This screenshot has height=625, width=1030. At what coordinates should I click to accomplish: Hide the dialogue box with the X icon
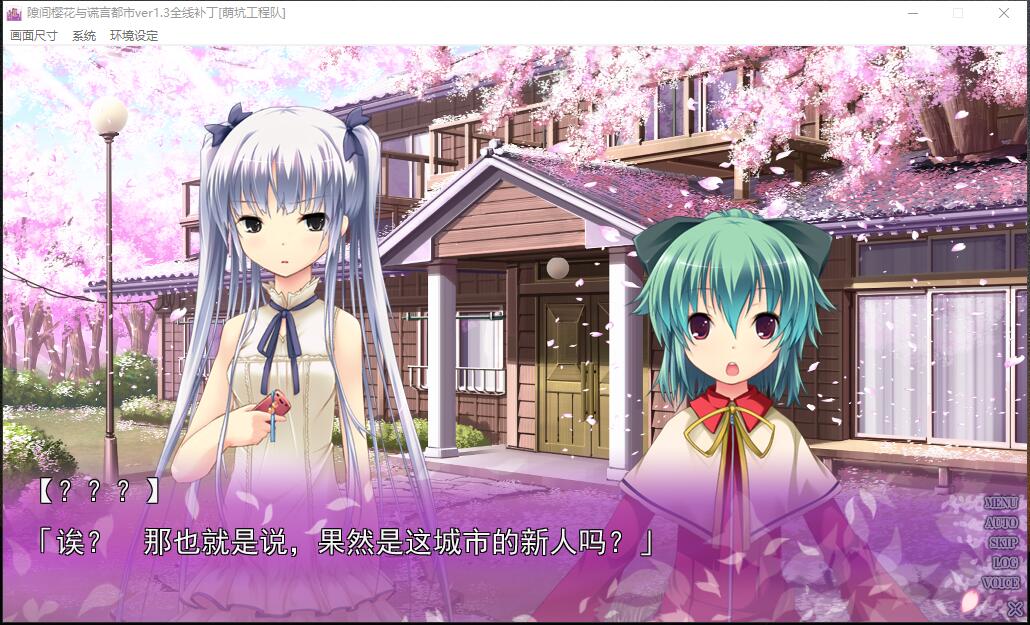tap(1014, 607)
